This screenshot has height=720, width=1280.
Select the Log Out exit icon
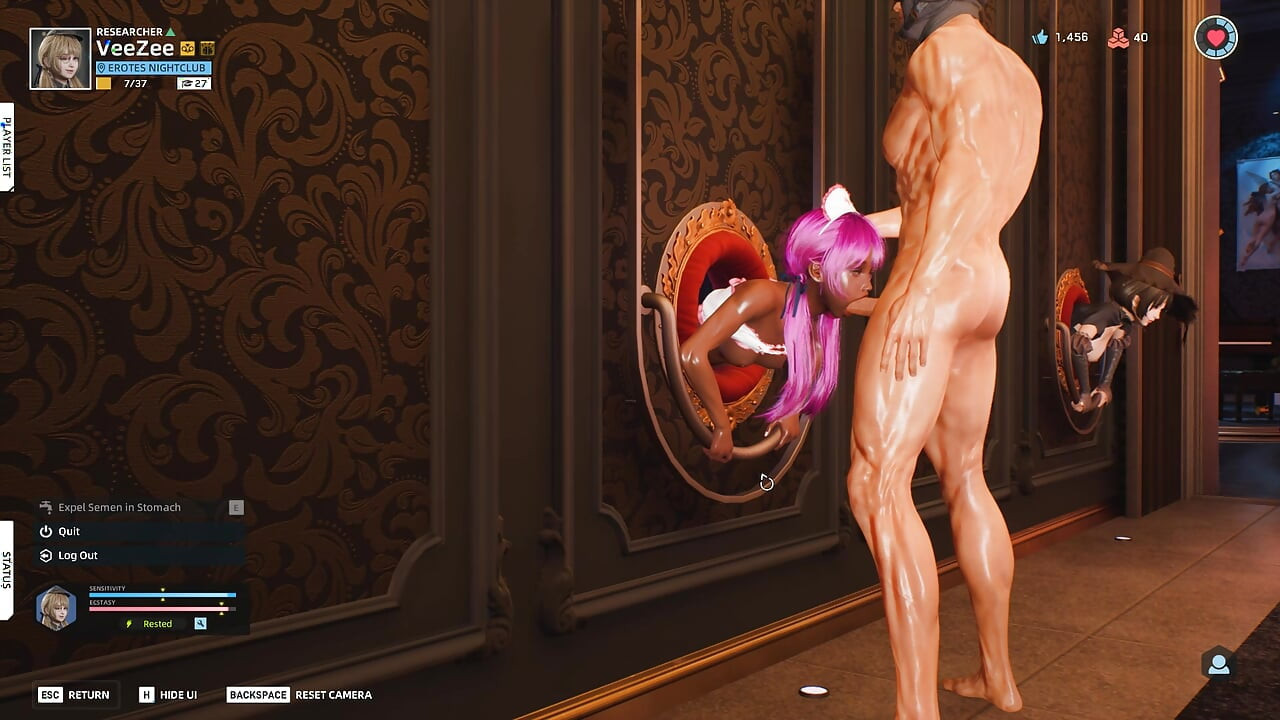[46, 555]
